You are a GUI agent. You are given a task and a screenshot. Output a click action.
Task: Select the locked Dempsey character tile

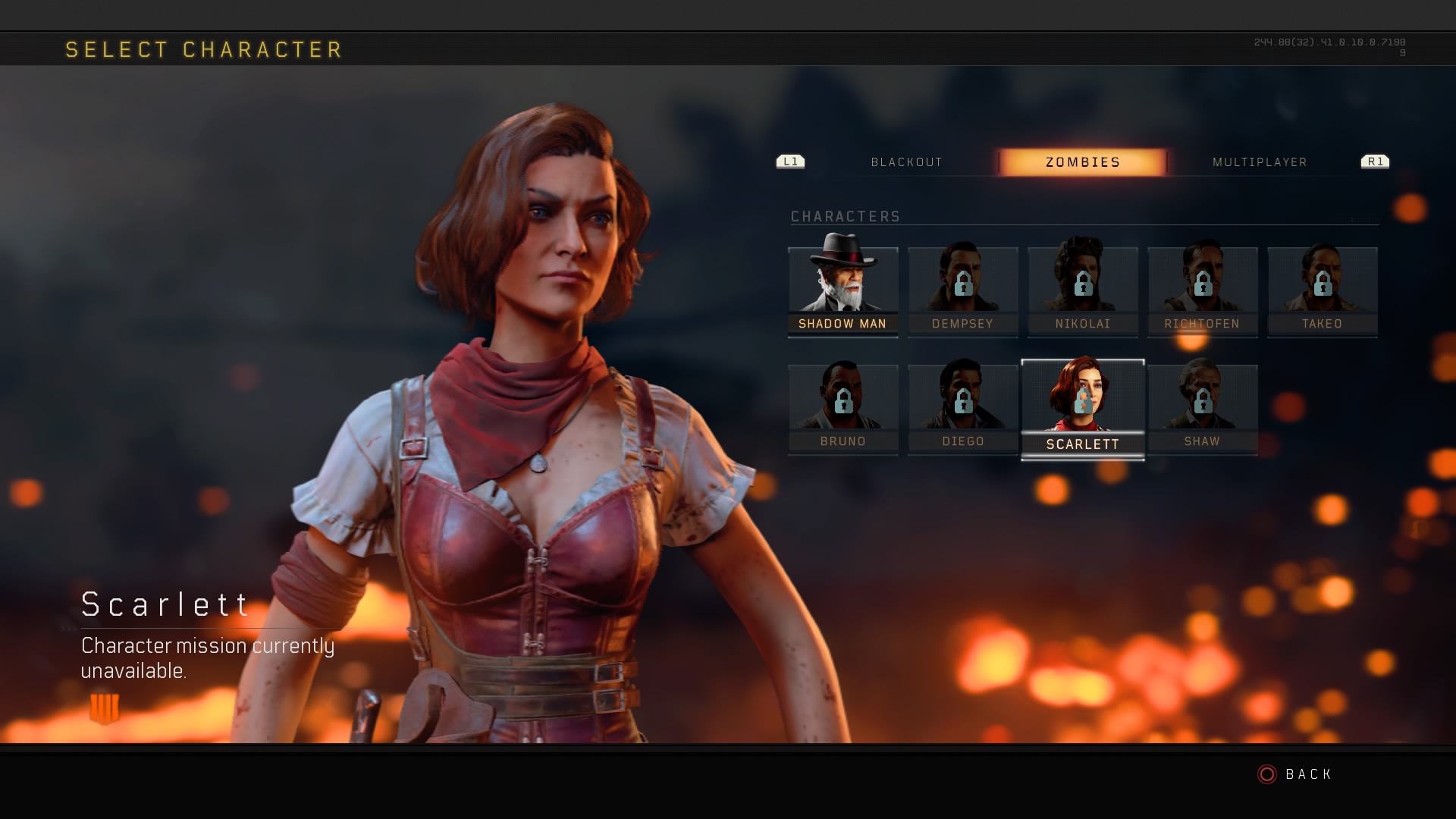[x=962, y=292]
